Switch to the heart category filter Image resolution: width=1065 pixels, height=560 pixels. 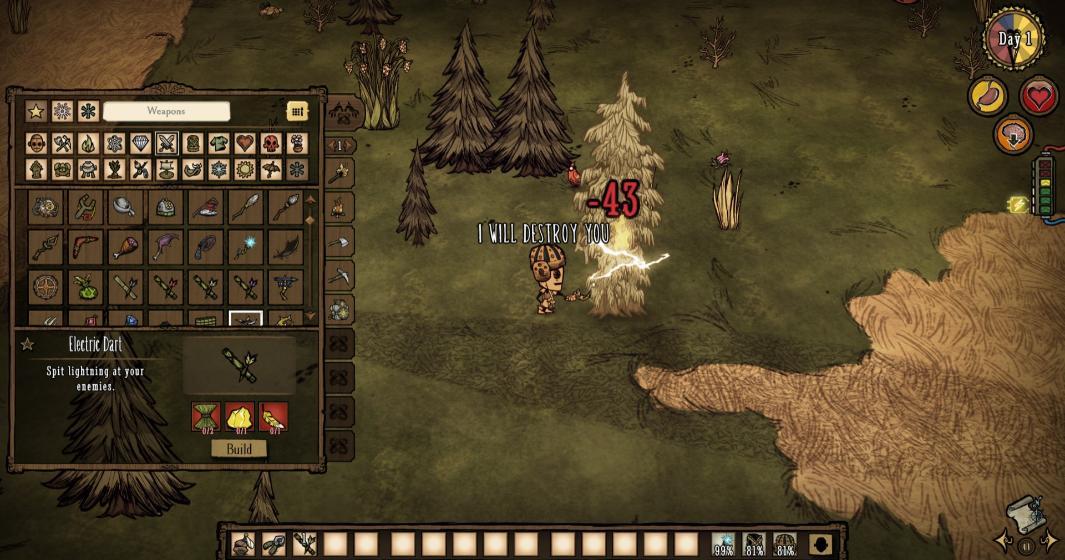tap(245, 144)
